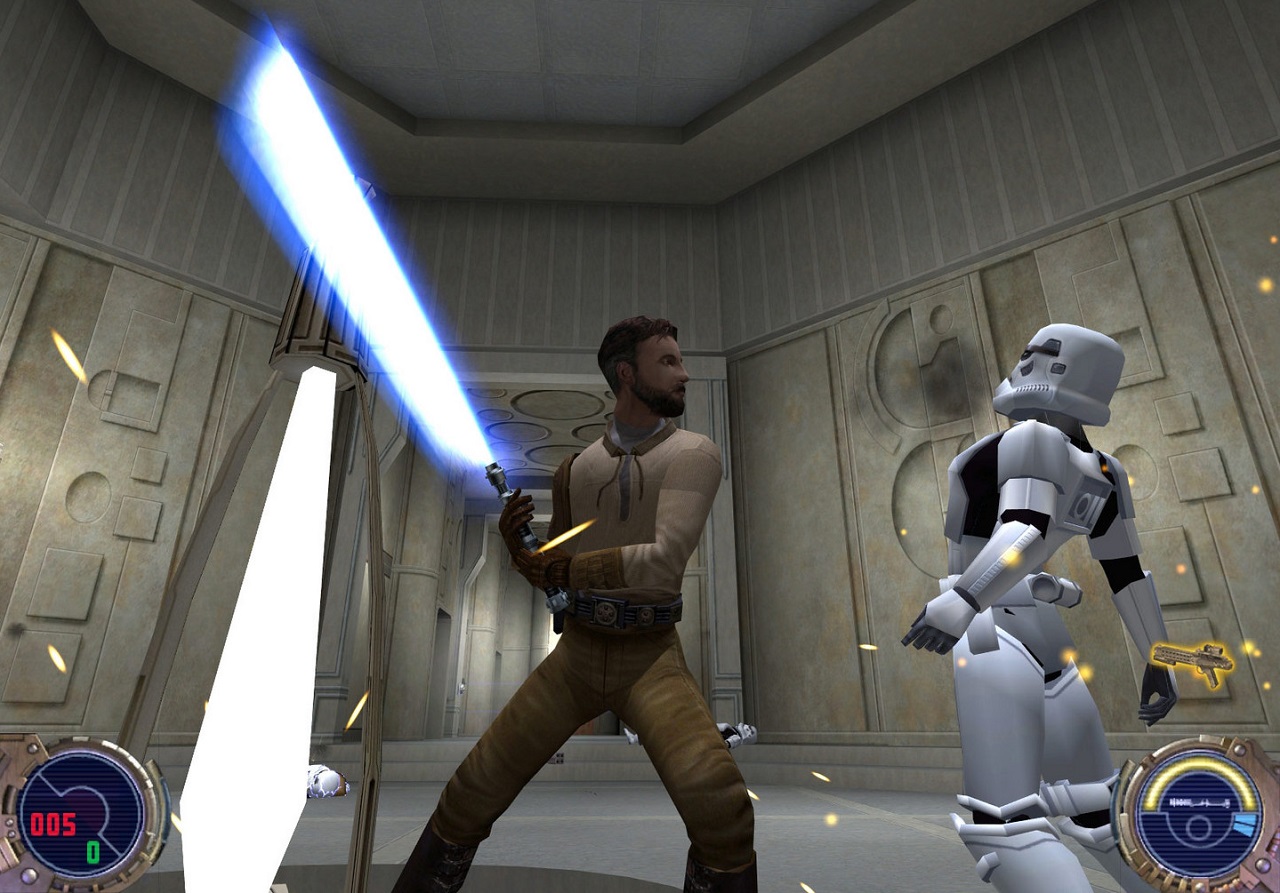Click the green force power digit 0
This screenshot has width=1280, height=893.
coord(93,852)
